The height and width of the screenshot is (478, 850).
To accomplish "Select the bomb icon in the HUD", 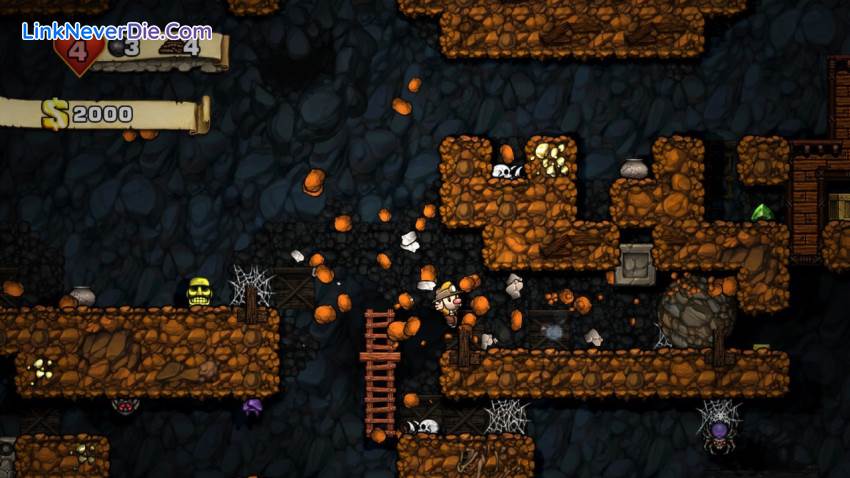I will pyautogui.click(x=116, y=48).
